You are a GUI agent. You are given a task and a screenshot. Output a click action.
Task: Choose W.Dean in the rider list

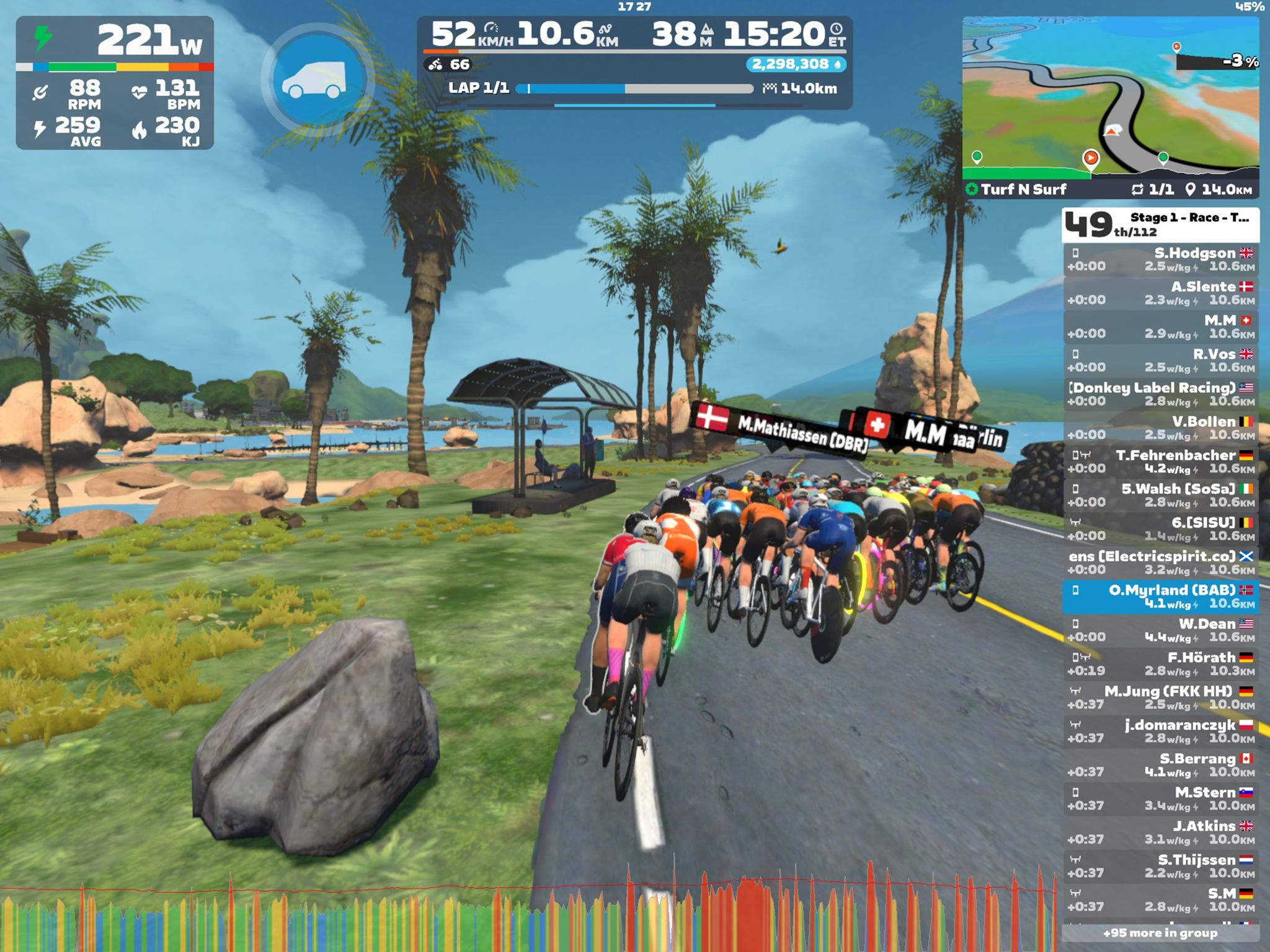point(1160,630)
